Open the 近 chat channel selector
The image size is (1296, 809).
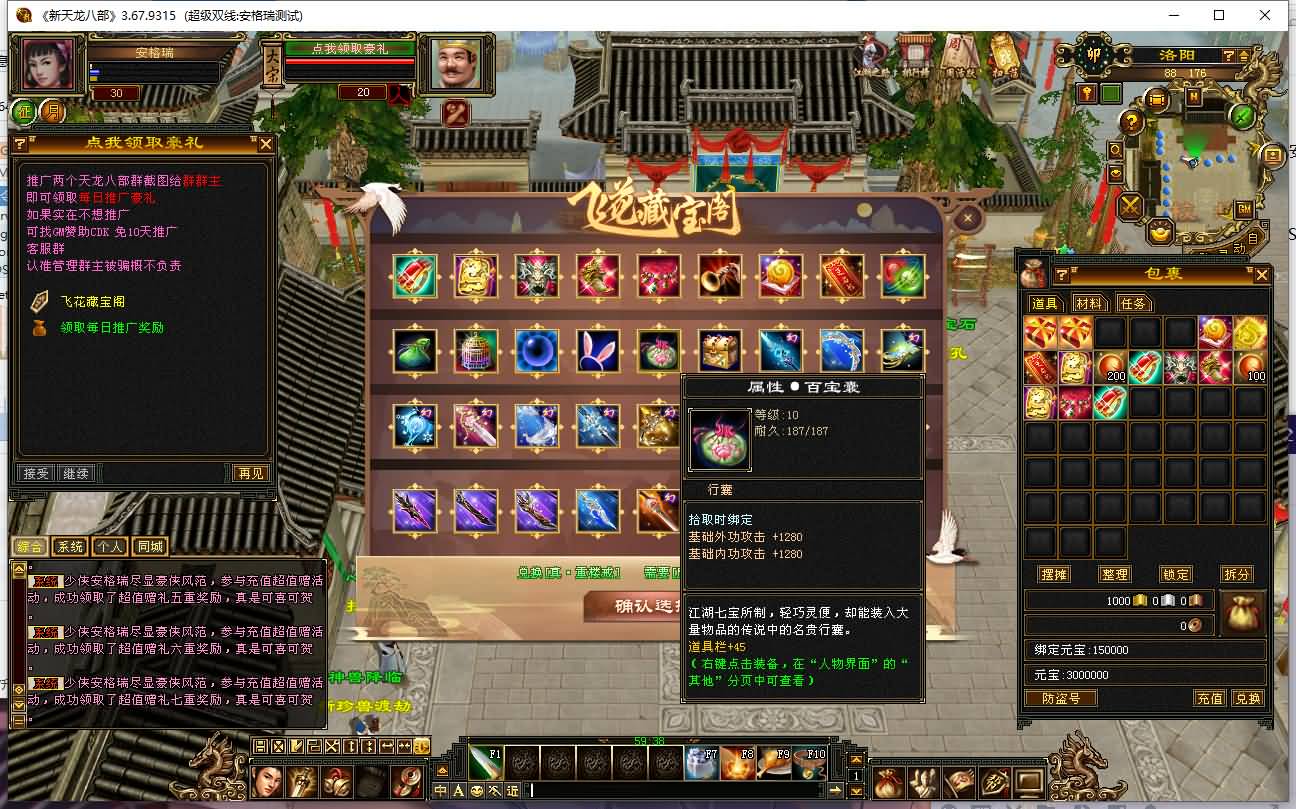[512, 790]
